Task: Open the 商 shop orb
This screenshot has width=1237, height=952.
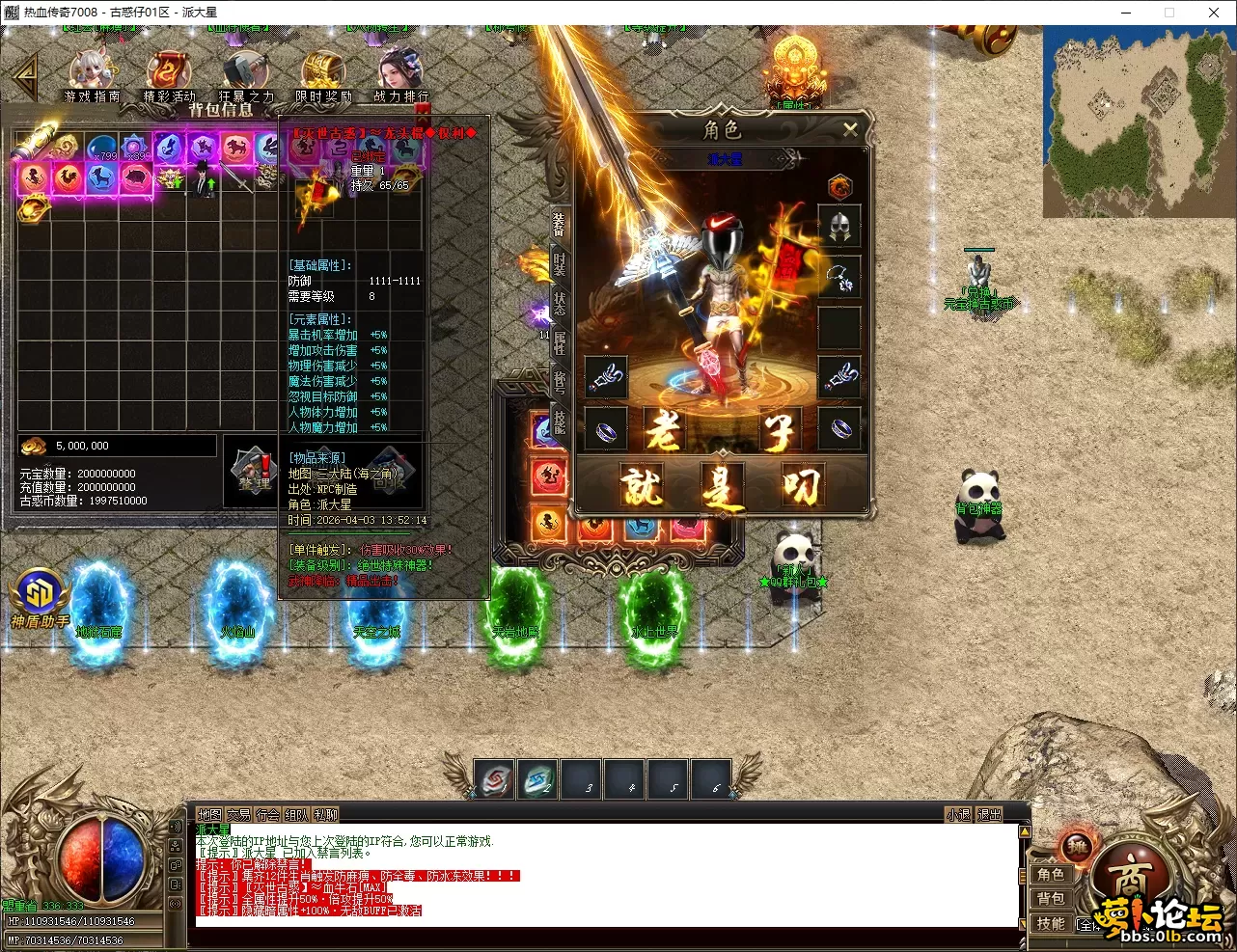Action: point(1130,879)
